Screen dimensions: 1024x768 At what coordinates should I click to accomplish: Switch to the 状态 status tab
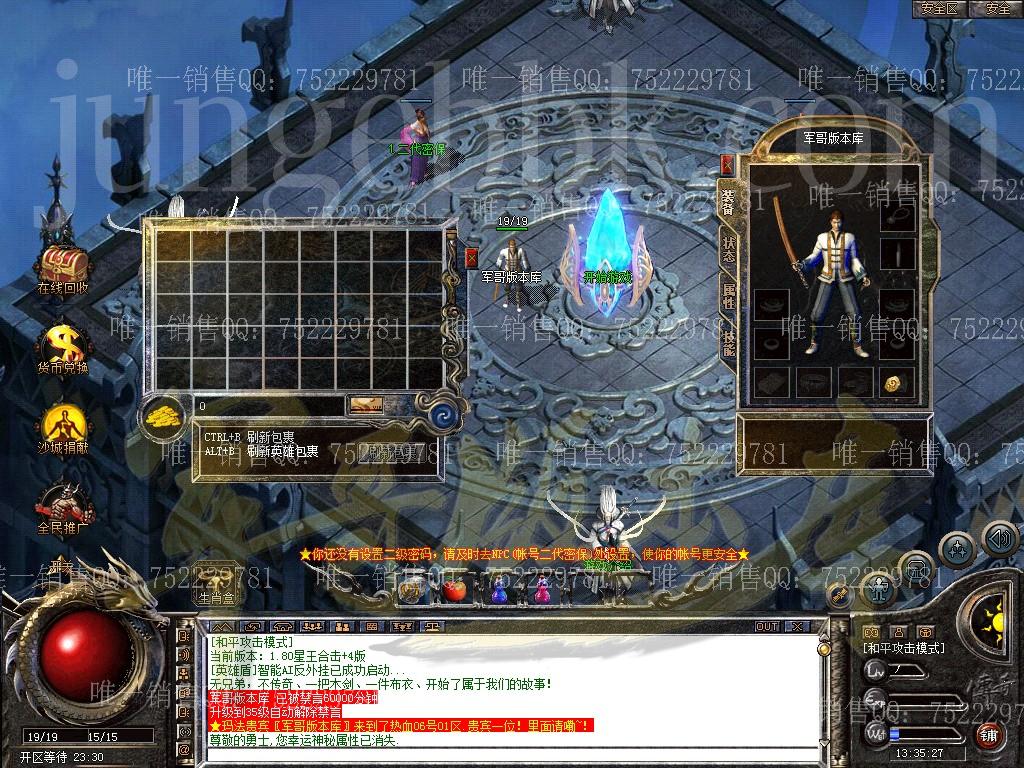pos(728,248)
